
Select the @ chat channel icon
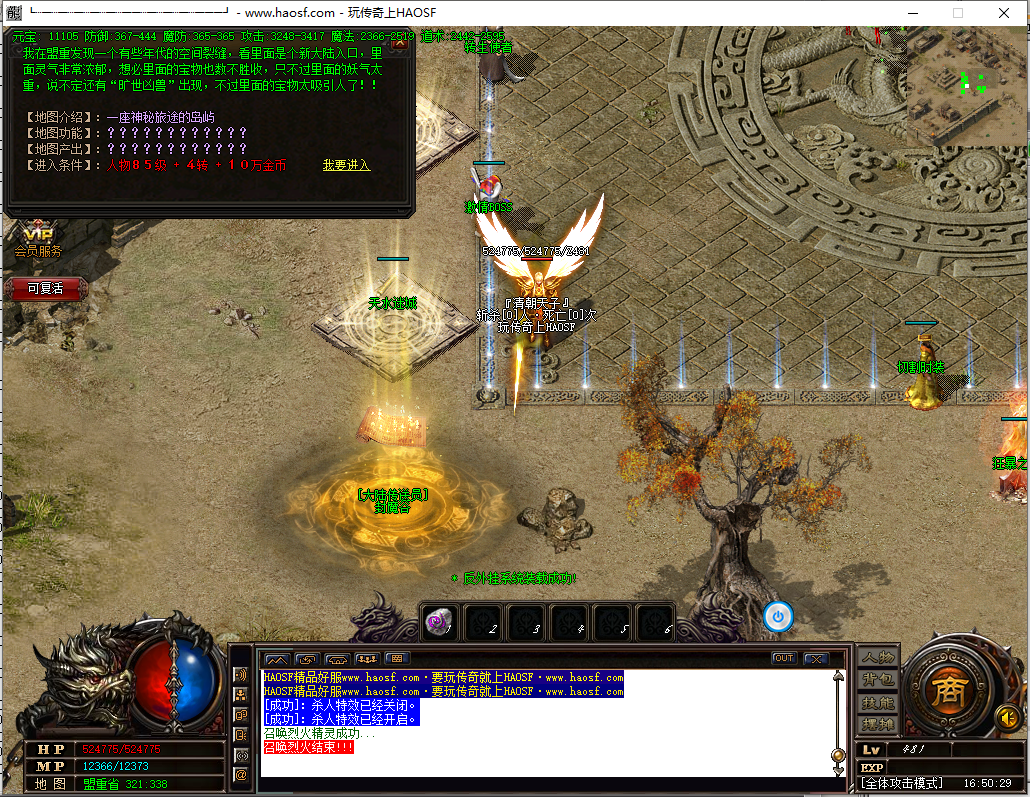[241, 774]
